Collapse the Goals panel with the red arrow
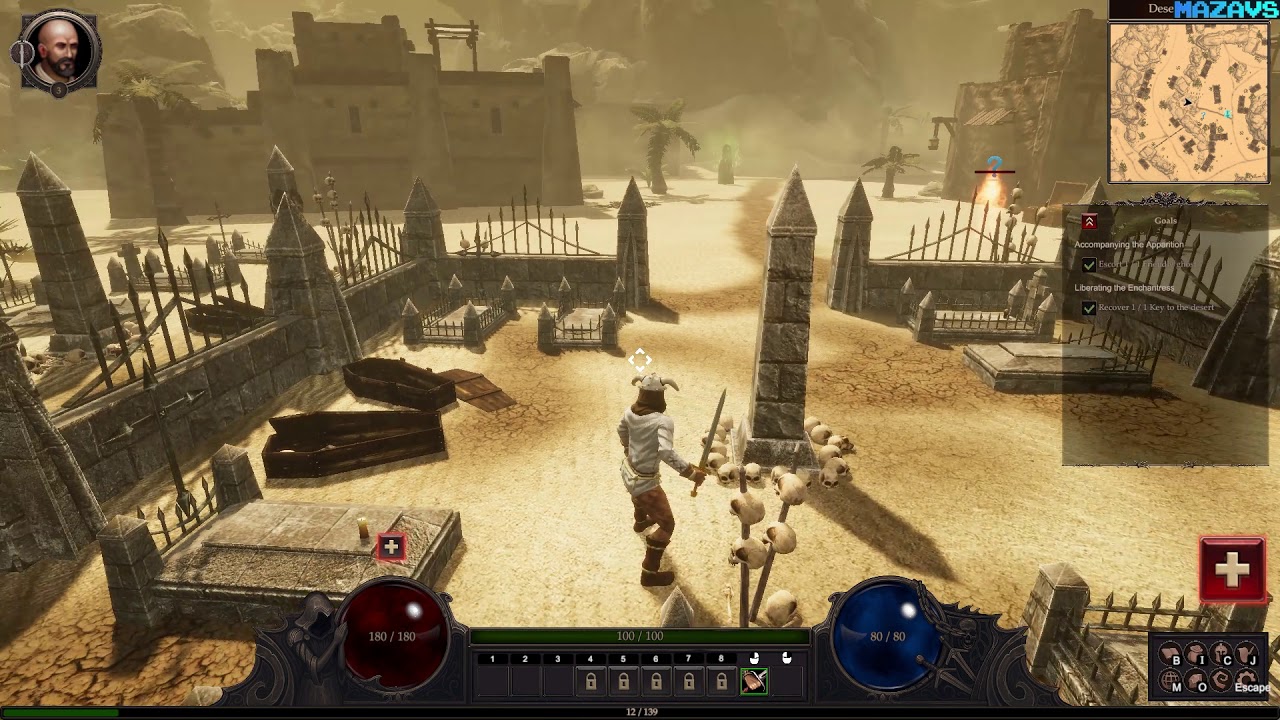Image resolution: width=1280 pixels, height=720 pixels. tap(1089, 222)
